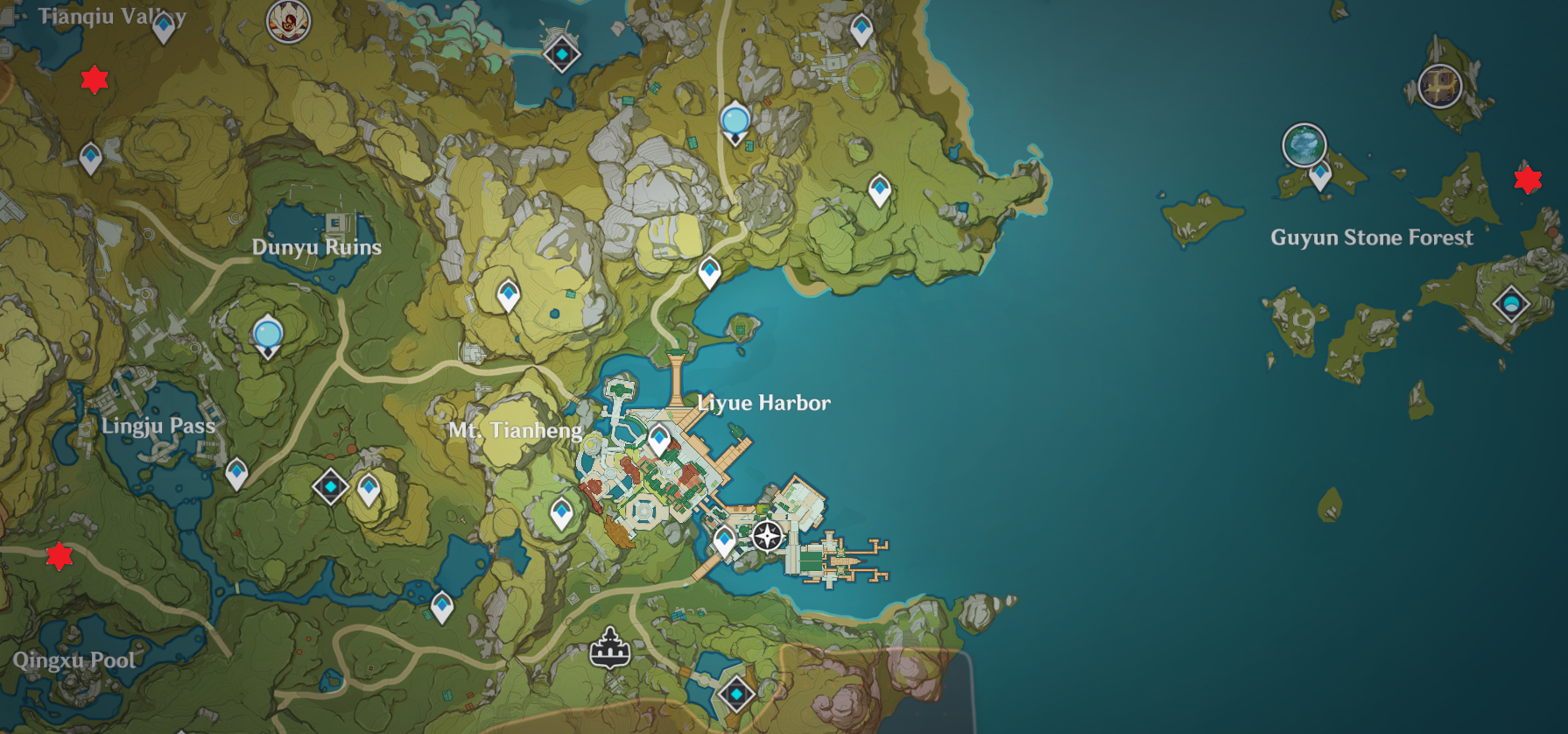The height and width of the screenshot is (734, 1568).
Task: Select the red star pin near Qingxu Pool
Action: [x=59, y=555]
